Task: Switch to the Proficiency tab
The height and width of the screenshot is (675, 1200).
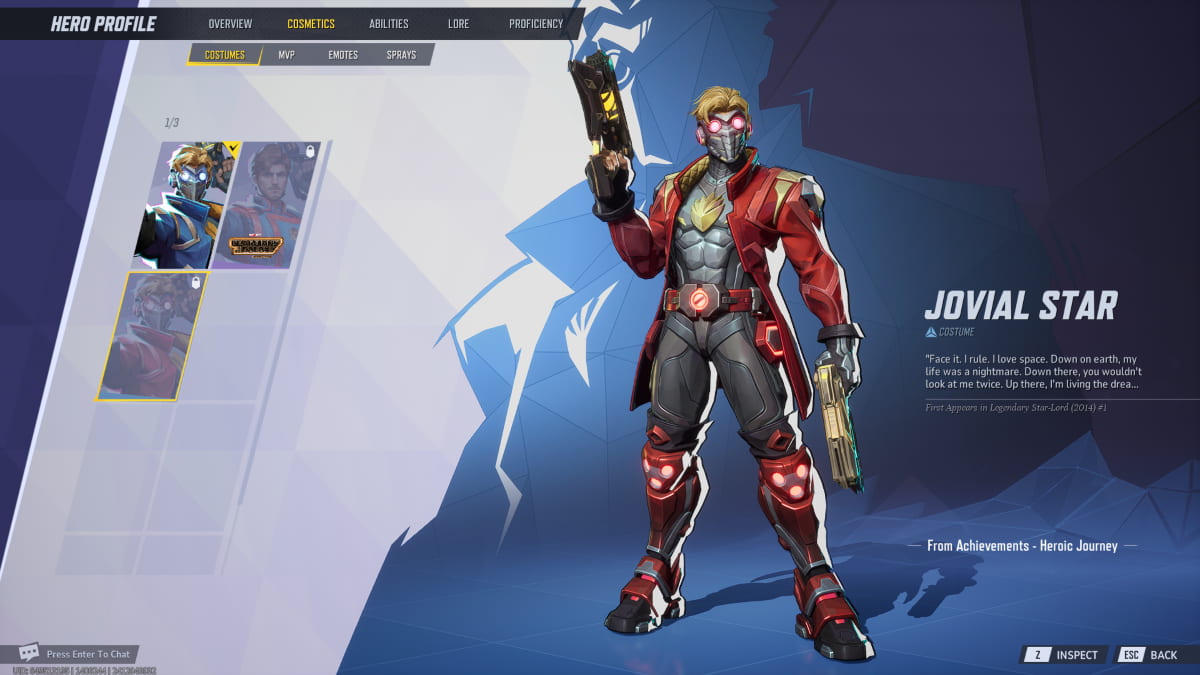Action: (535, 24)
